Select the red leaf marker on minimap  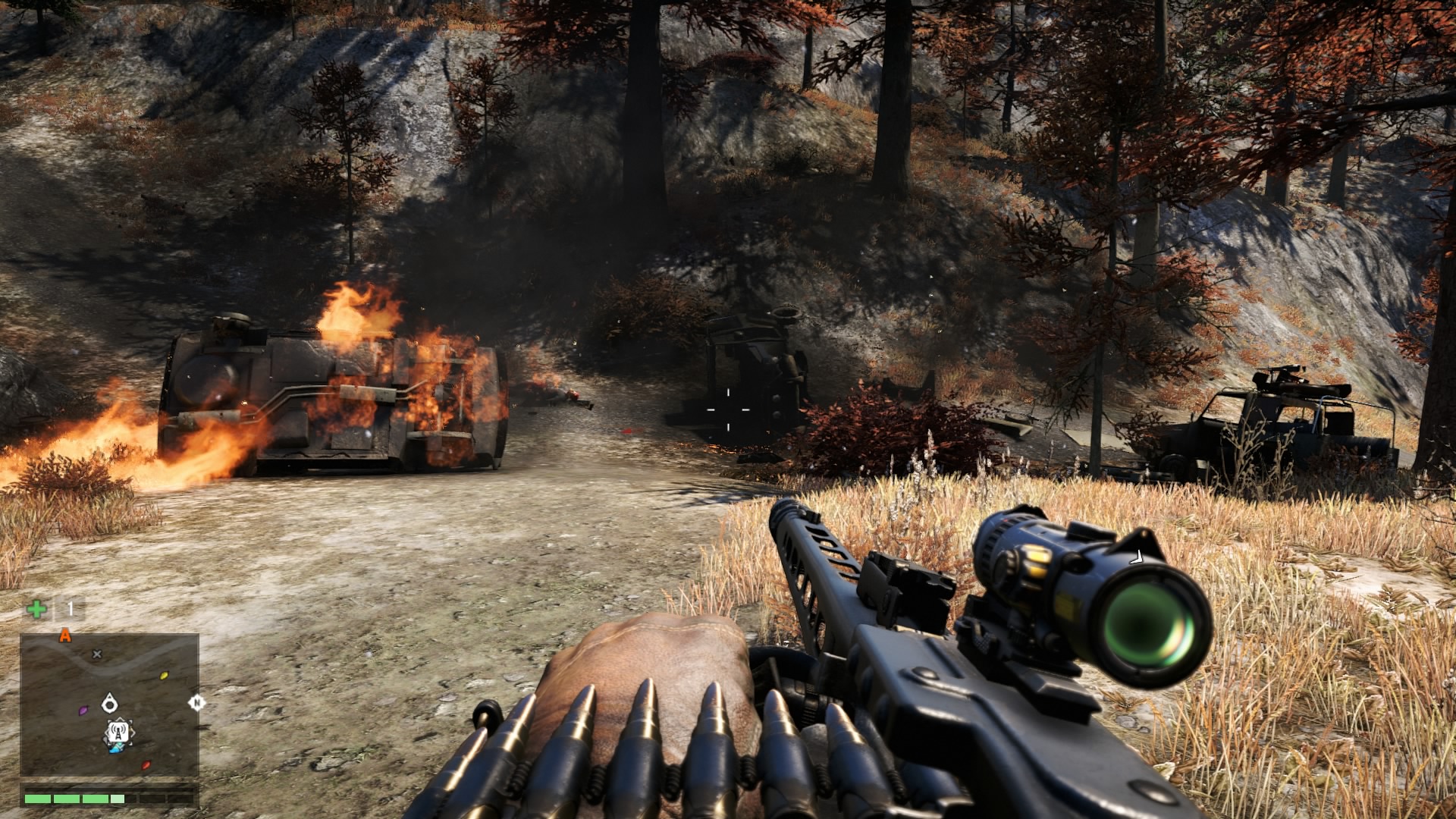[x=146, y=765]
